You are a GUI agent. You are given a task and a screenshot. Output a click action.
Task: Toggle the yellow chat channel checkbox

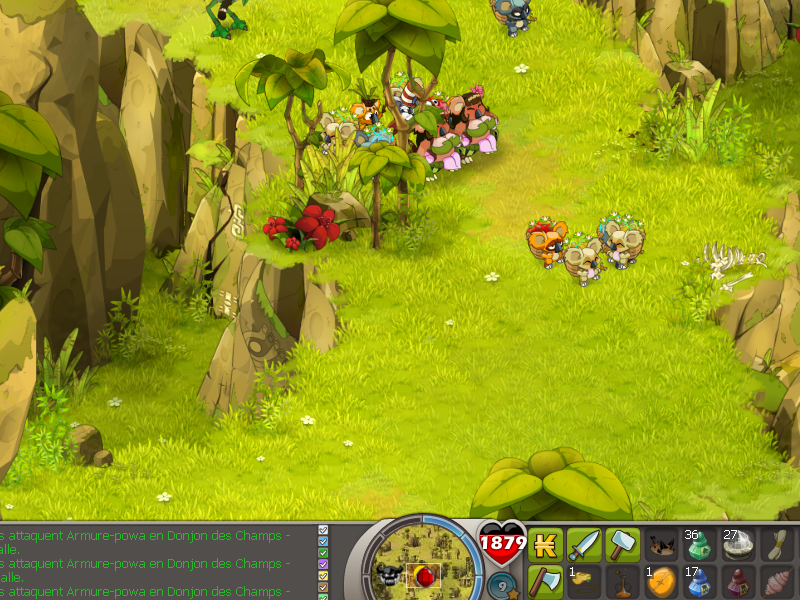[323, 575]
